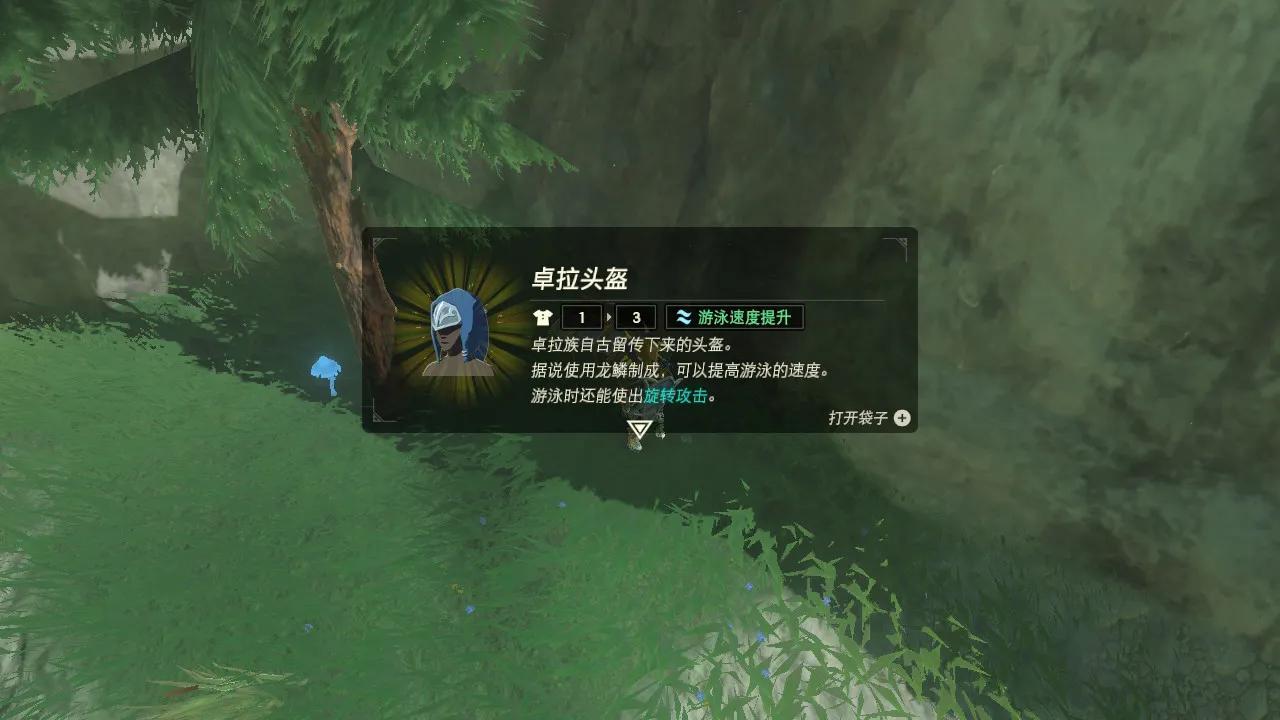The height and width of the screenshot is (720, 1280).
Task: Click the armor shirt icon
Action: click(543, 318)
